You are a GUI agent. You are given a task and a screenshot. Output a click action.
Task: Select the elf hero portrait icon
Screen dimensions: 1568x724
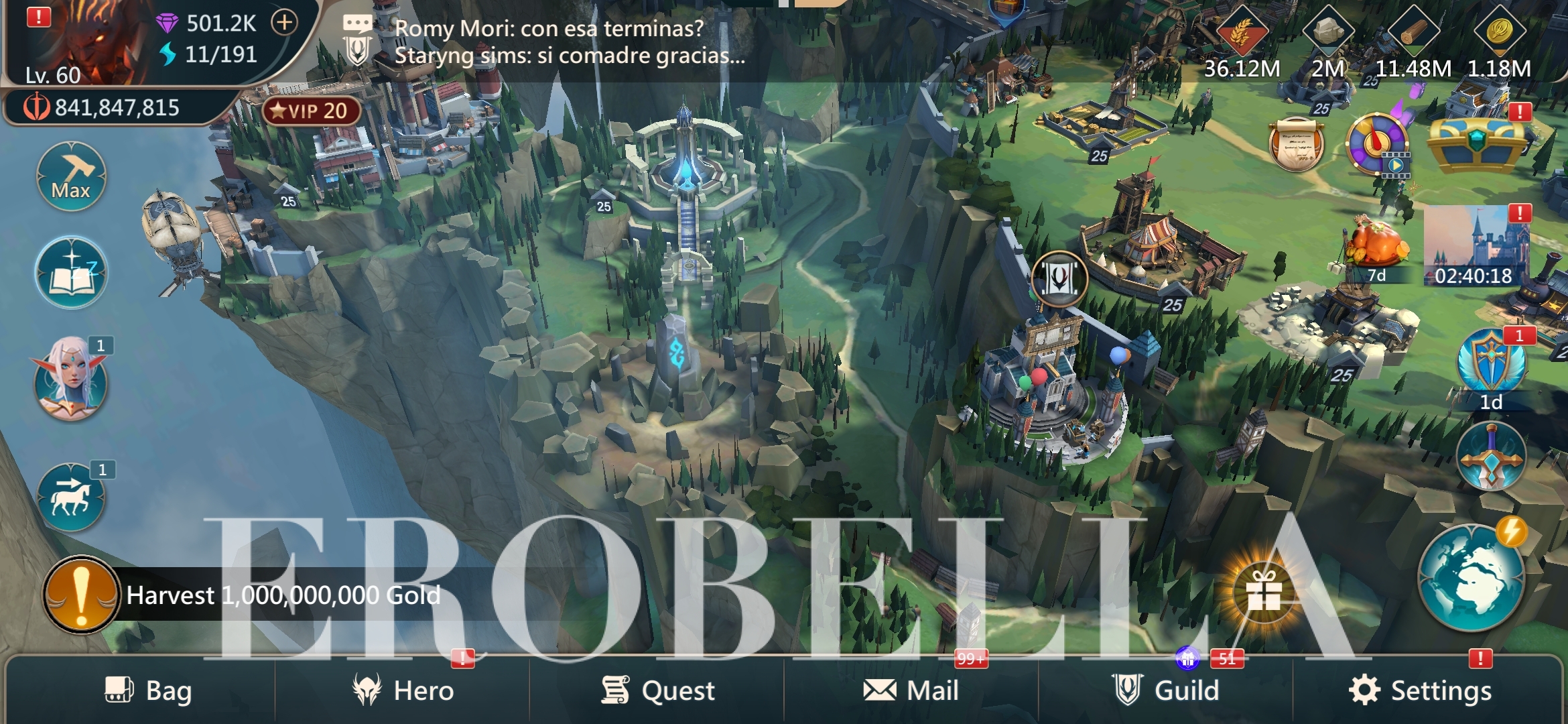click(71, 381)
